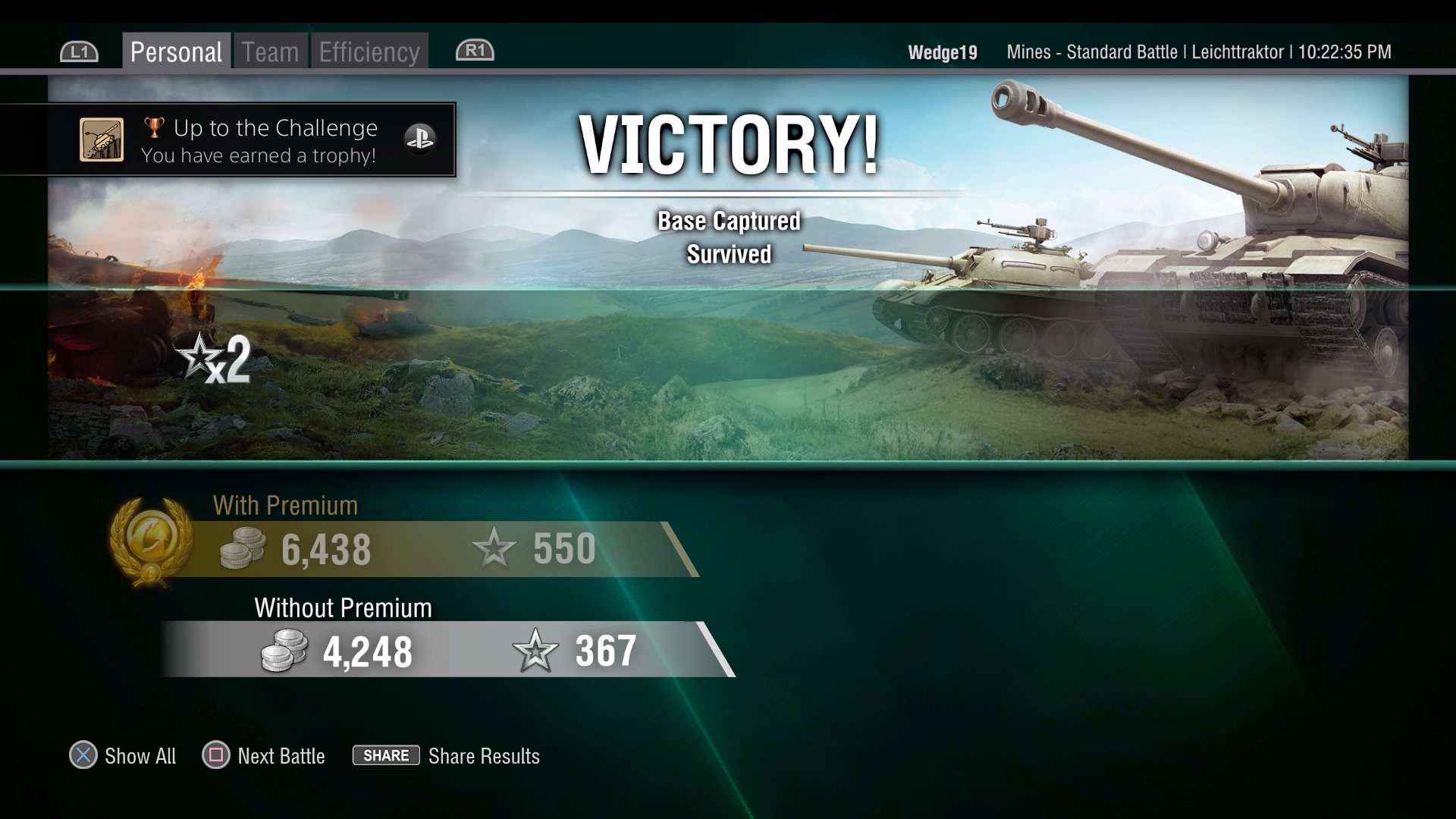Click the tank icon in the trophy notification
The image size is (1456, 819).
(102, 140)
